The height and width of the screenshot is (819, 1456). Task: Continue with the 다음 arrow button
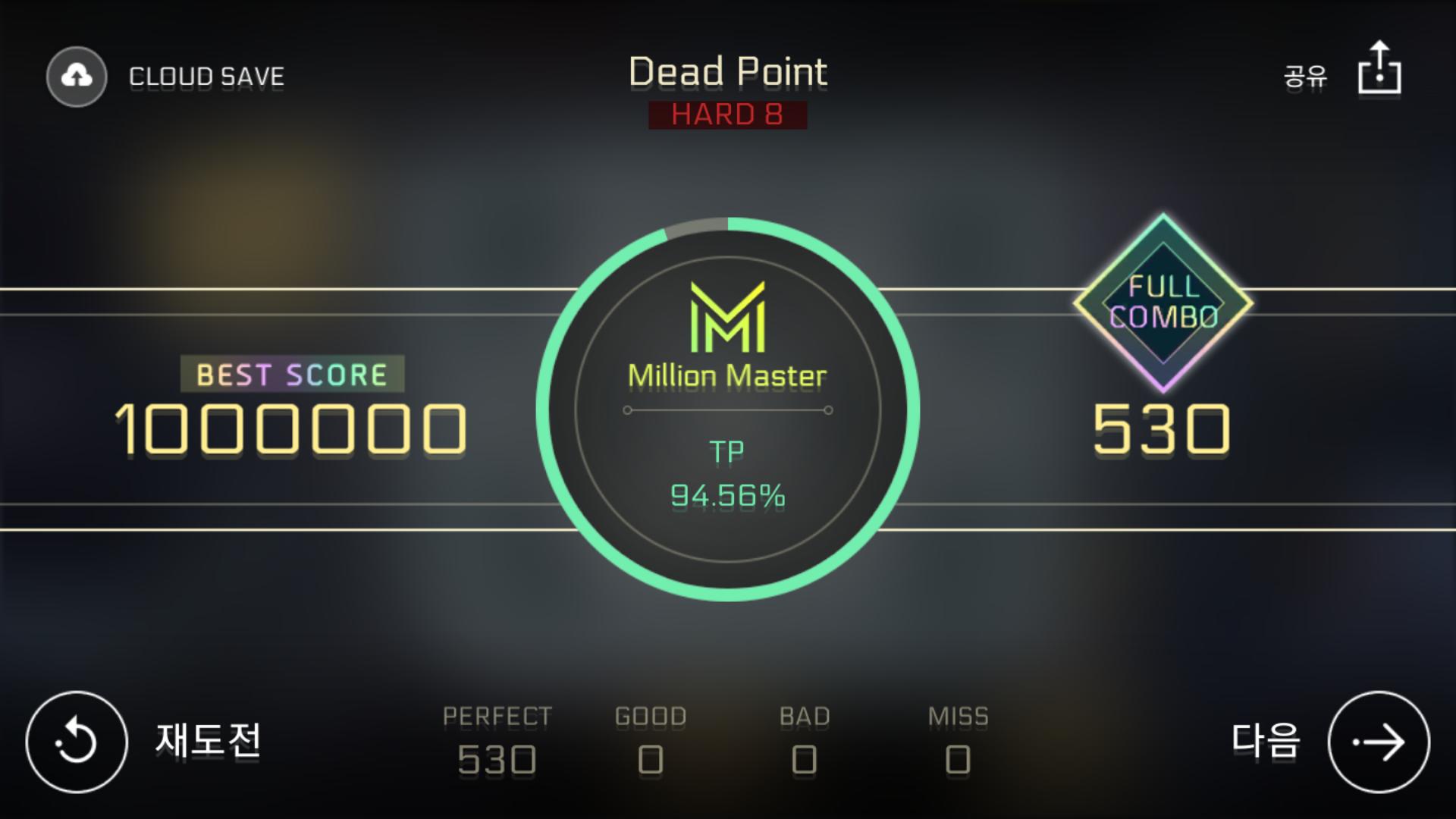[x=1379, y=742]
